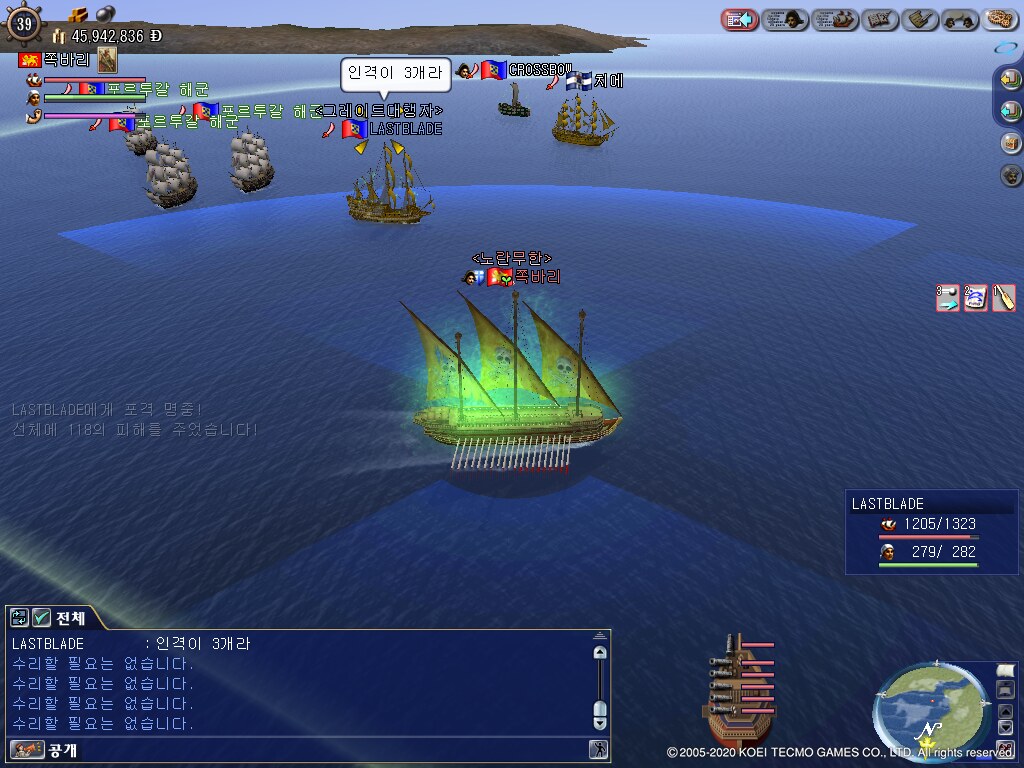The image size is (1024, 768).
Task: Open the two-faces communication menu
Action: click(x=960, y=19)
